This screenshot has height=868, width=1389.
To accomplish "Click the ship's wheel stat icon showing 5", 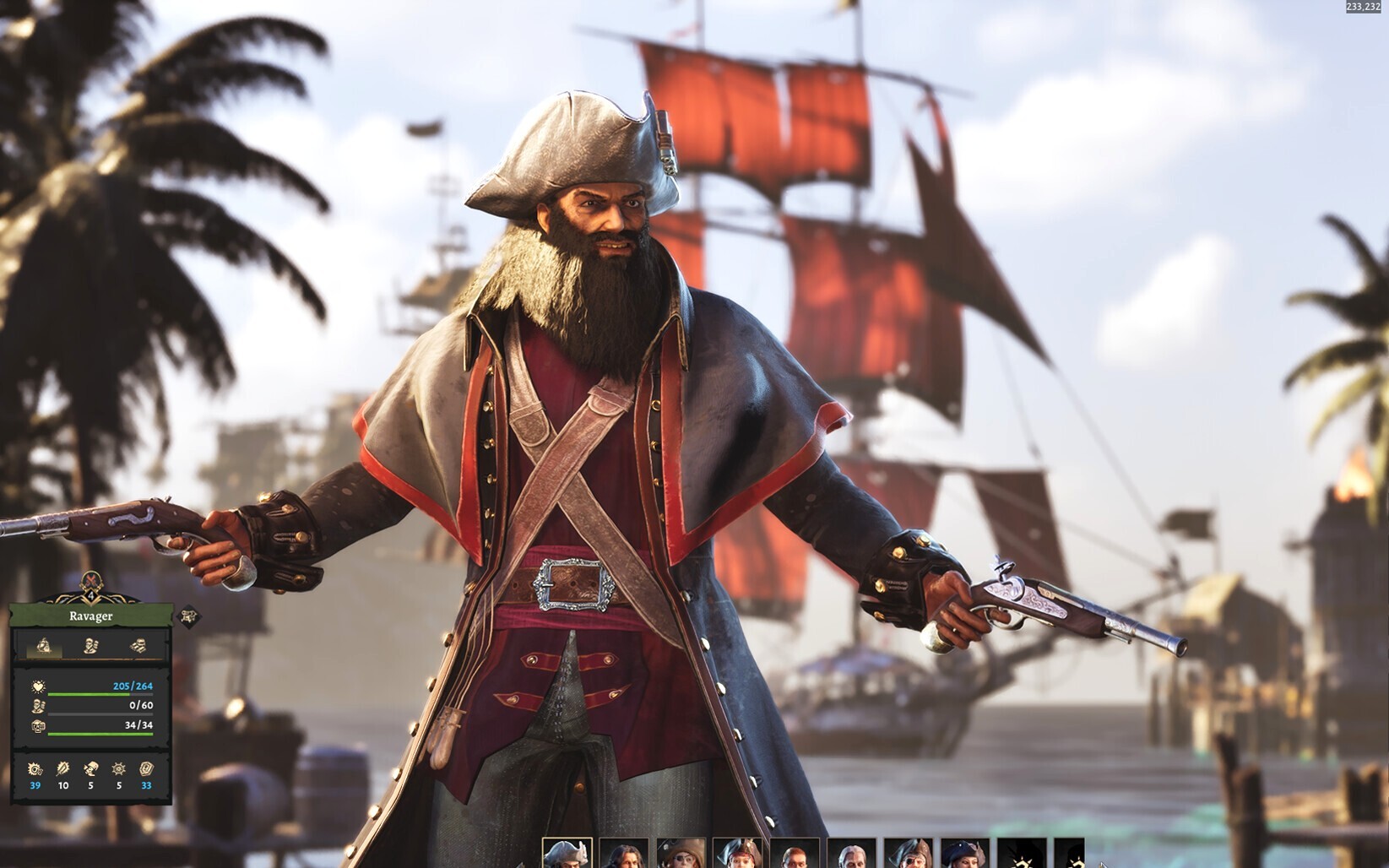I will (x=118, y=769).
